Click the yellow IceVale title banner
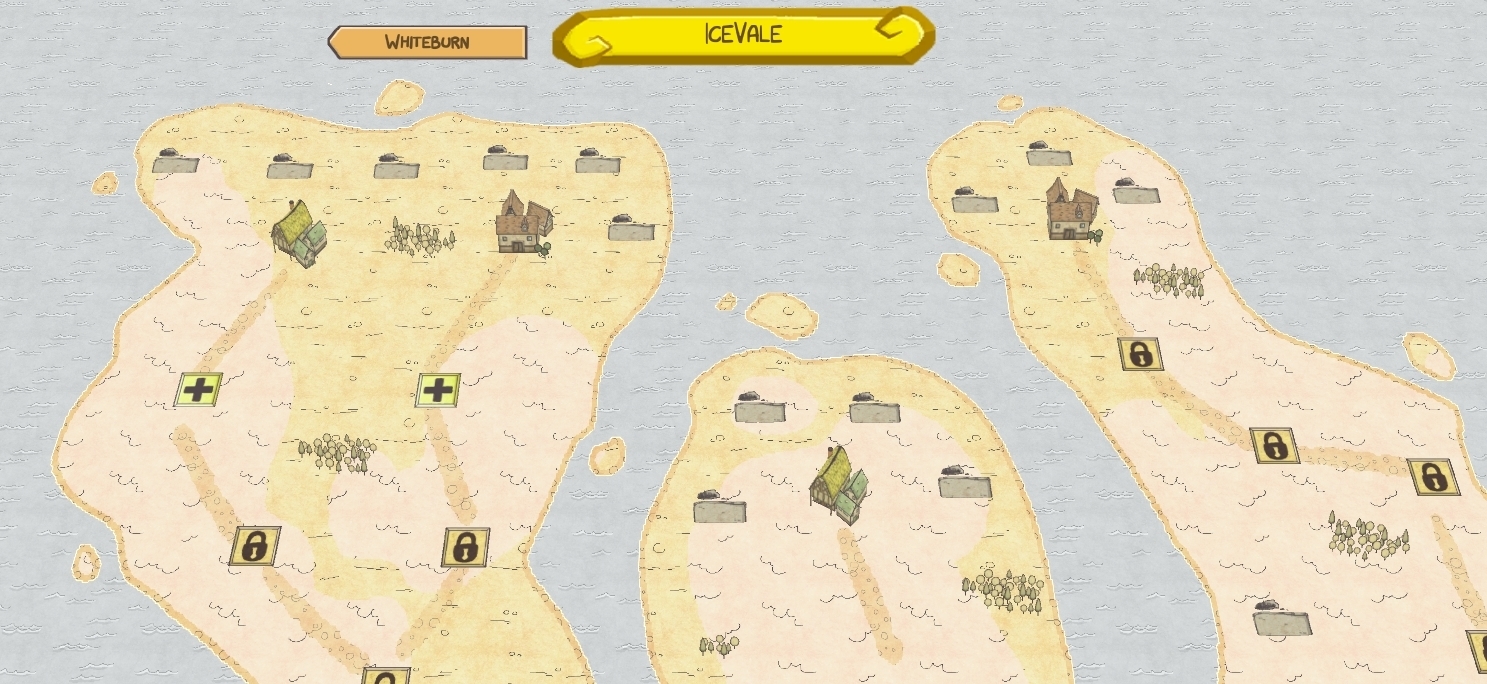1487x684 pixels. tap(743, 36)
